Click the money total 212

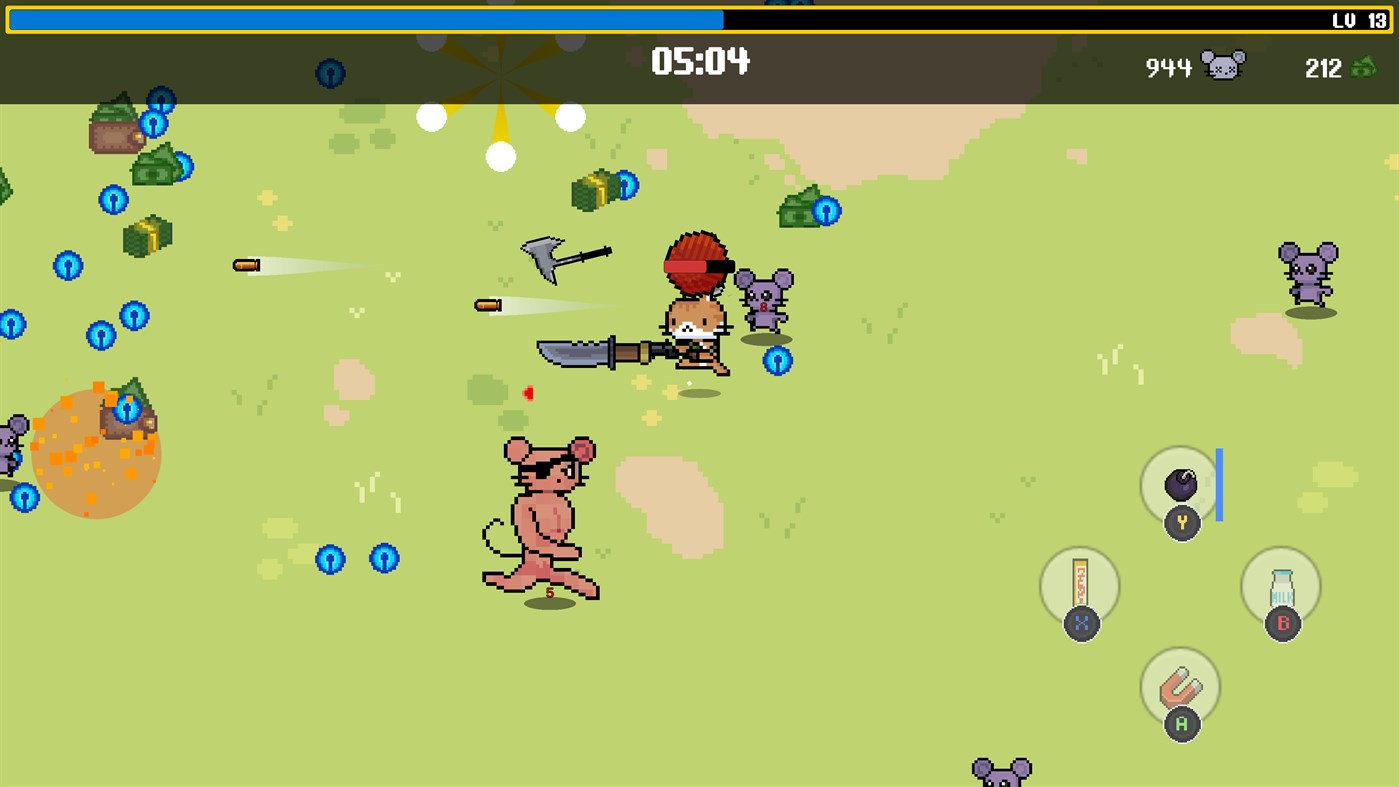tap(1324, 69)
